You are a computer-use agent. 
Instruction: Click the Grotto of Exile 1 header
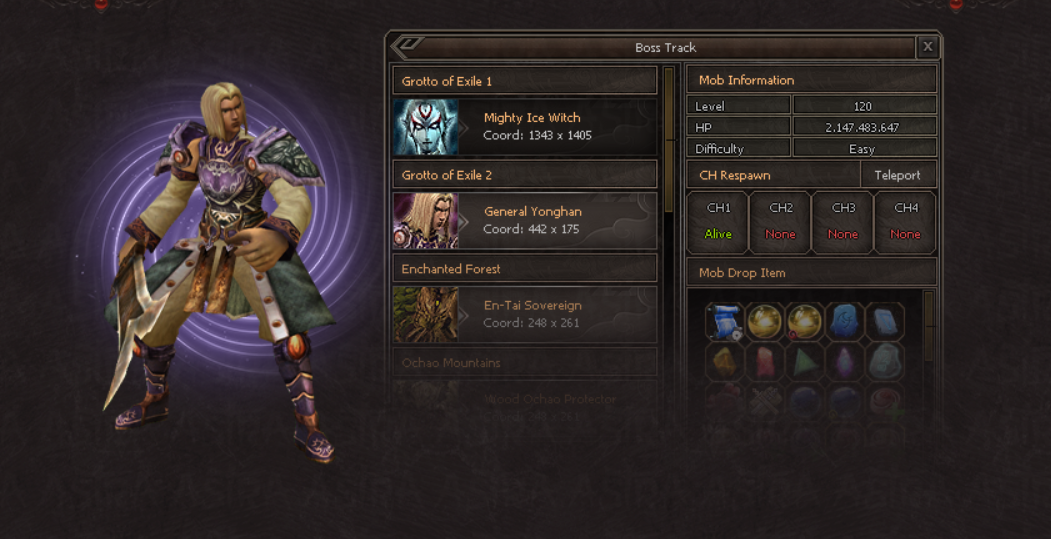(525, 81)
